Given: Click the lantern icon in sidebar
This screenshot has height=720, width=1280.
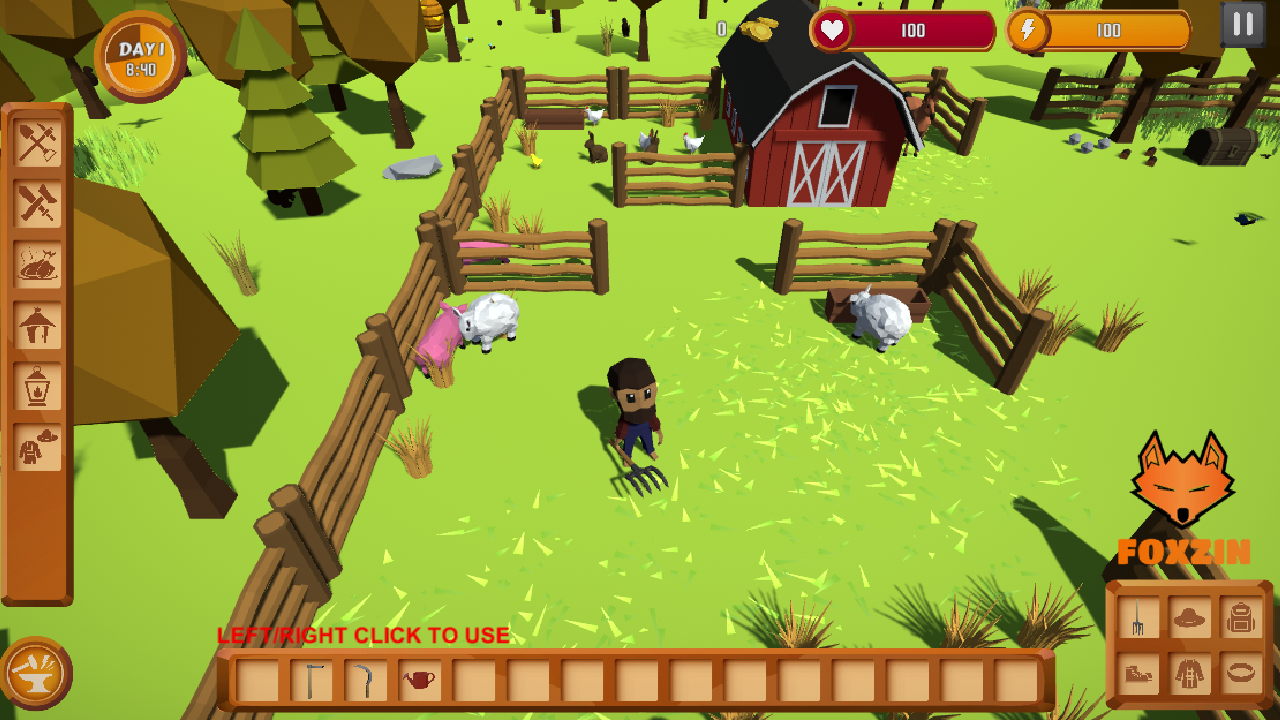Looking at the screenshot, I should [38, 388].
